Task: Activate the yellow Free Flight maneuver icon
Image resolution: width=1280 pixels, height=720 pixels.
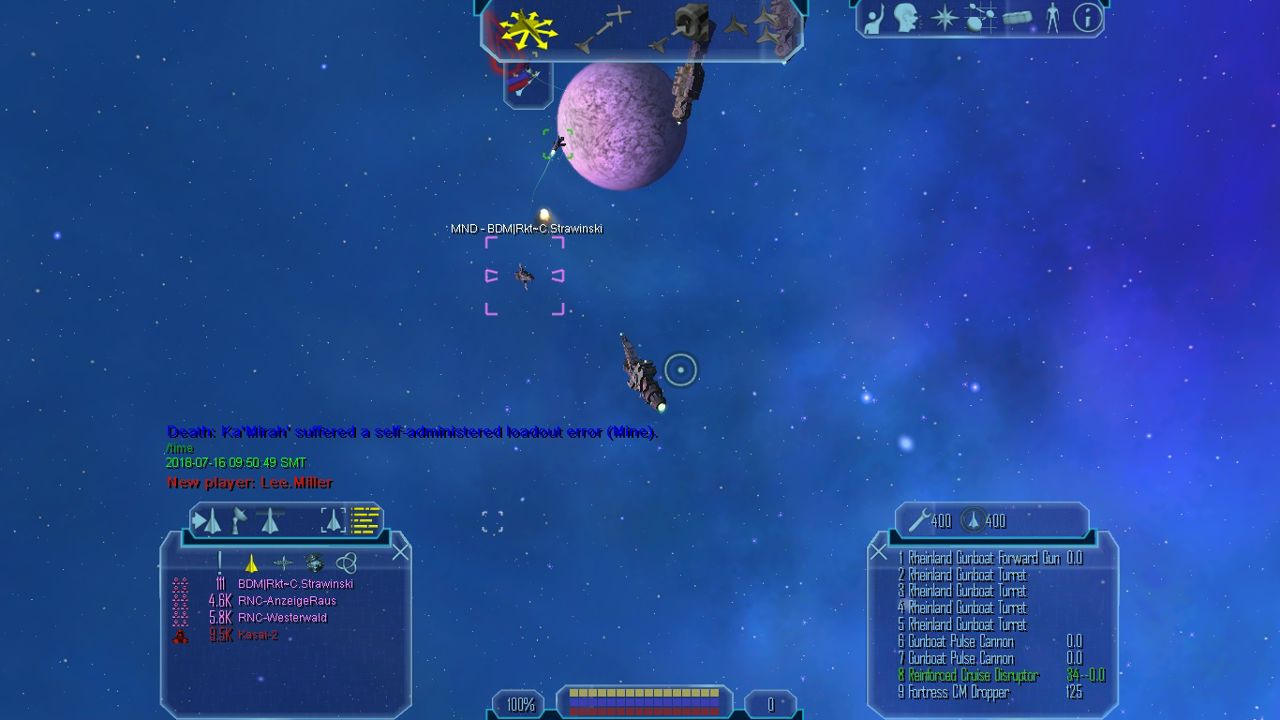Action: (x=528, y=30)
